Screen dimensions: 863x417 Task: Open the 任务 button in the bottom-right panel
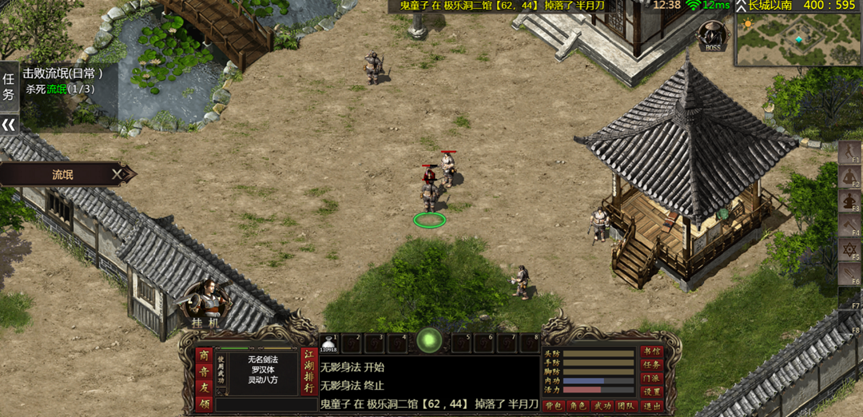652,364
